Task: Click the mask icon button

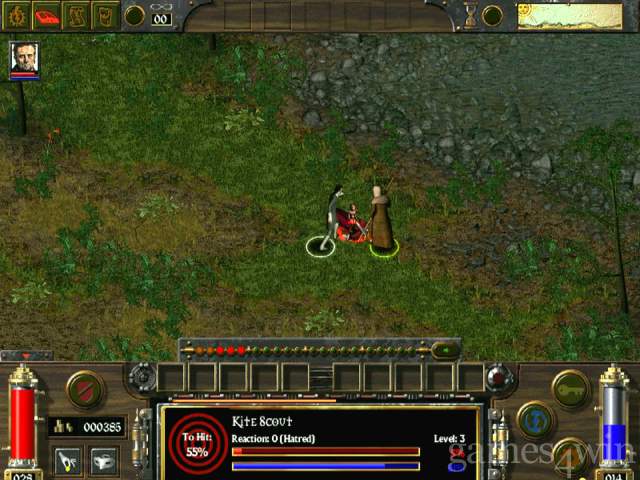Action: click(x=101, y=459)
